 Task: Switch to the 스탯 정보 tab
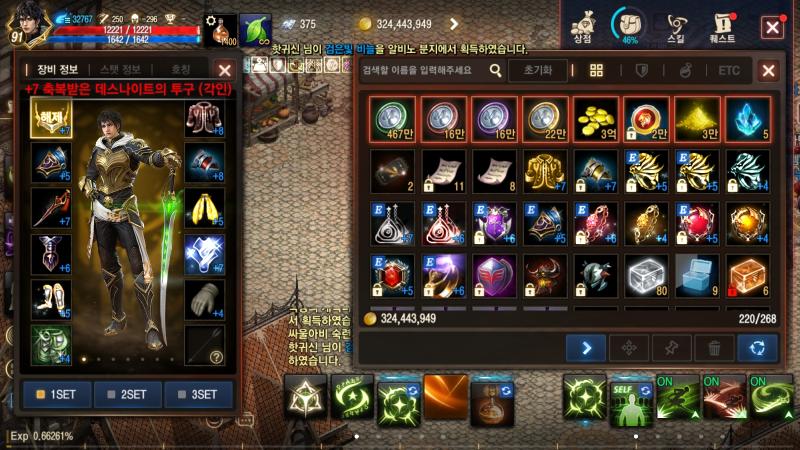coord(120,70)
